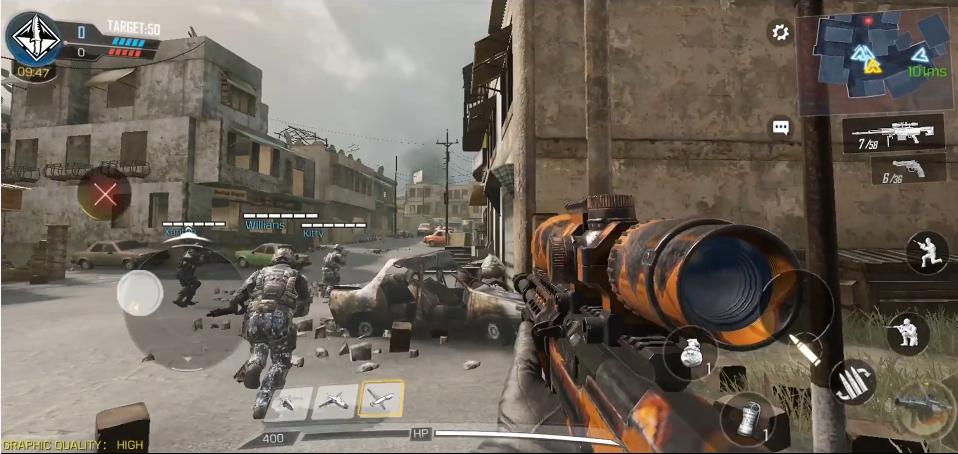The image size is (958, 454).
Task: Use the cylindrical tactical grenade
Action: pyautogui.click(x=746, y=419)
